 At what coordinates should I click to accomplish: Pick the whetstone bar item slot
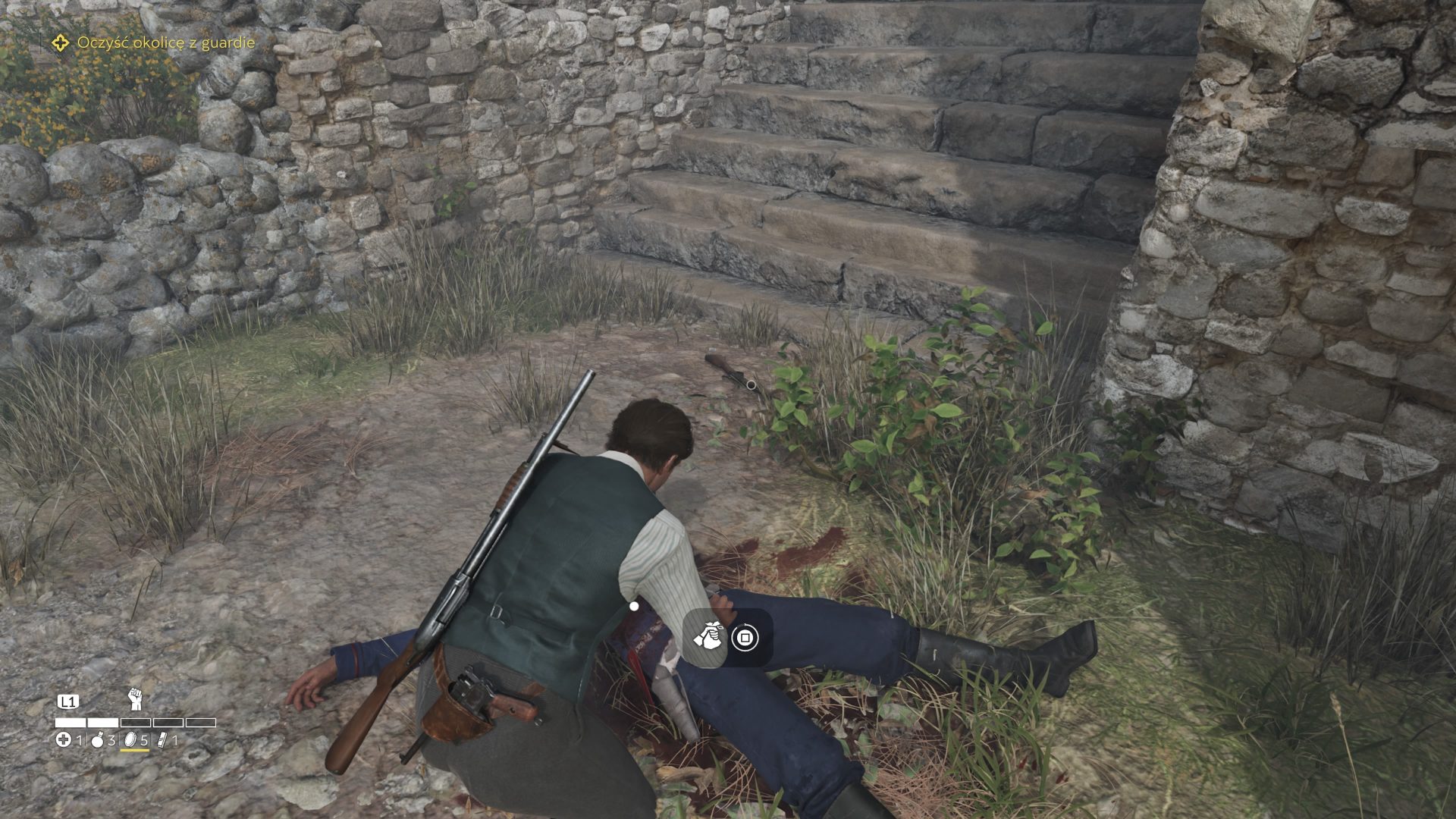162,740
